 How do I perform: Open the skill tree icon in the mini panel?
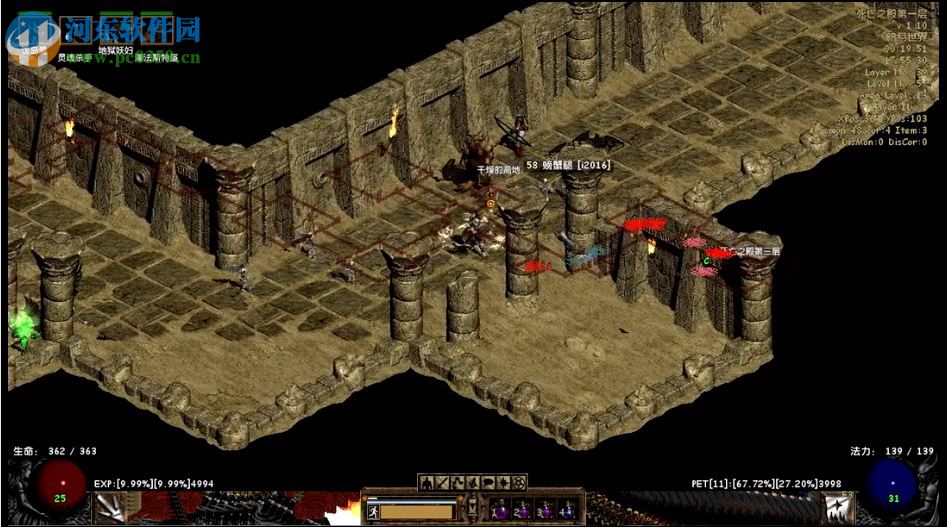(458, 482)
